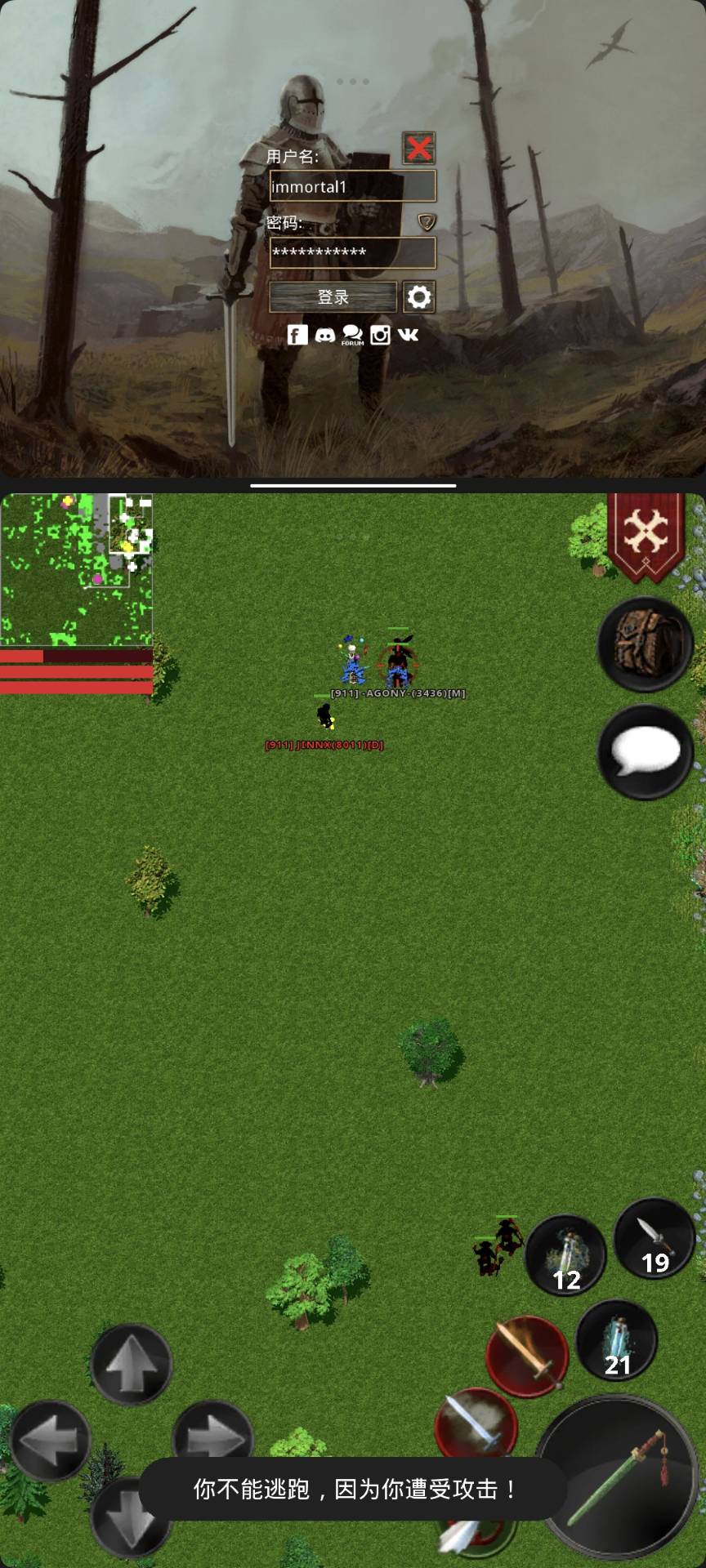Image resolution: width=706 pixels, height=1568 pixels.
Task: Open chat with the speech bubble button
Action: 646,751
